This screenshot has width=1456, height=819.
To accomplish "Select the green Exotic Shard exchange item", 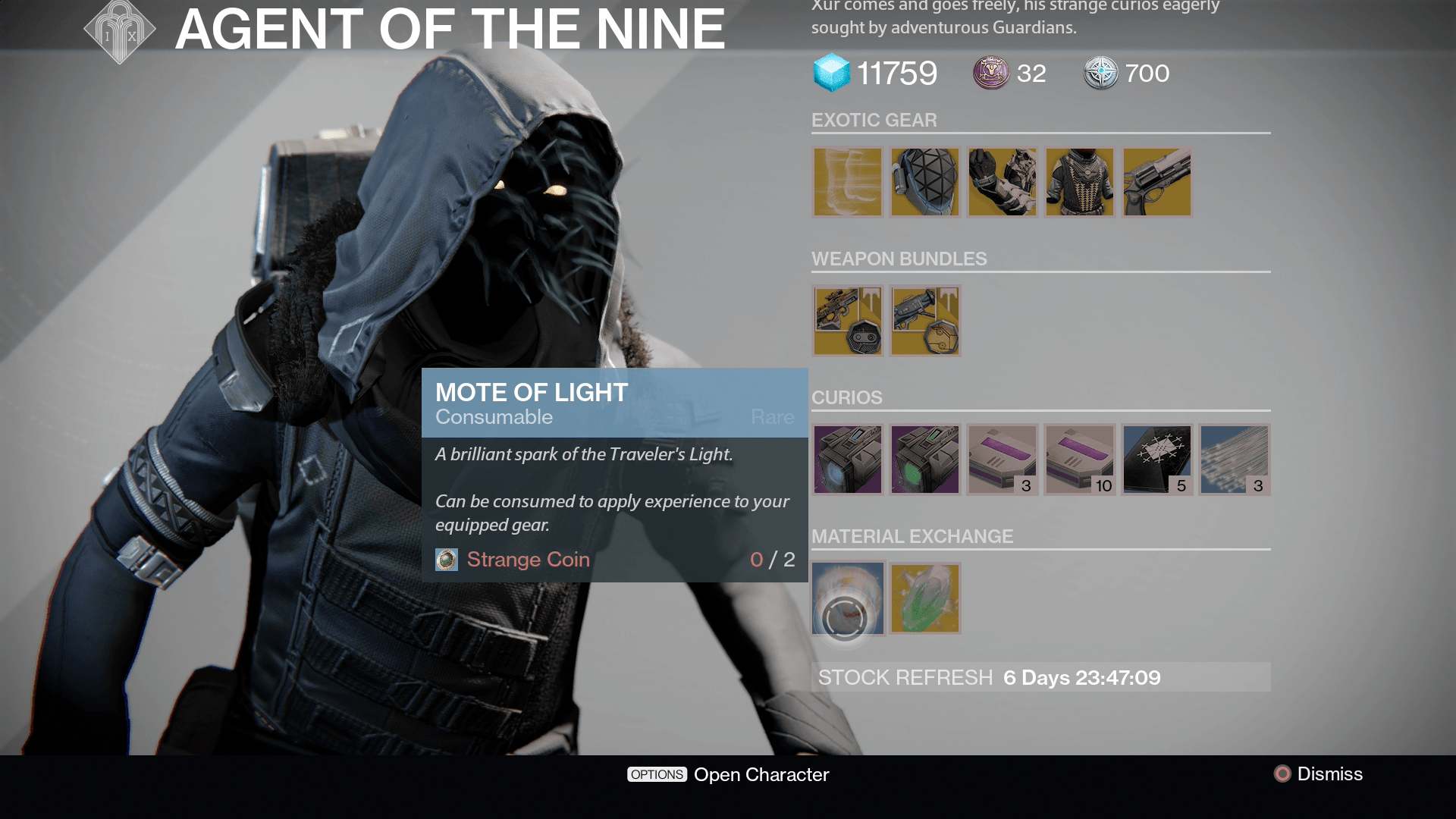I will 924,598.
